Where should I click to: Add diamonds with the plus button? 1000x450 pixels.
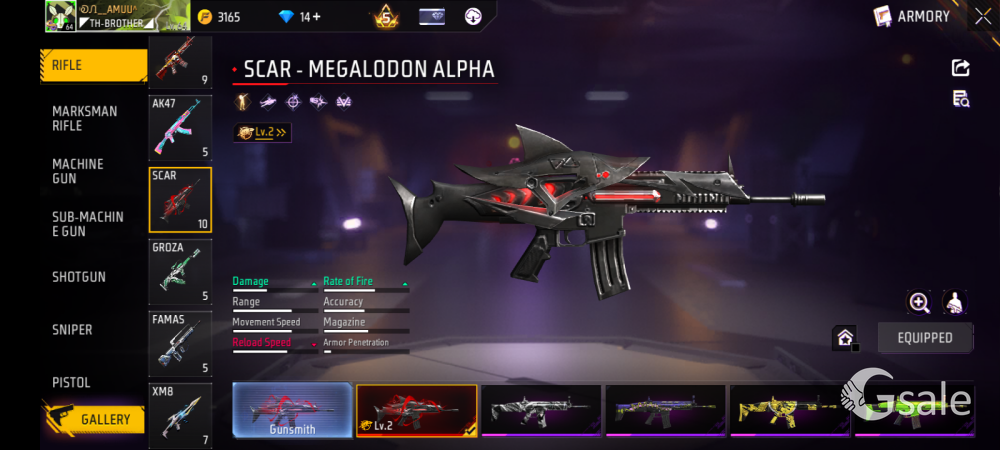[x=316, y=16]
